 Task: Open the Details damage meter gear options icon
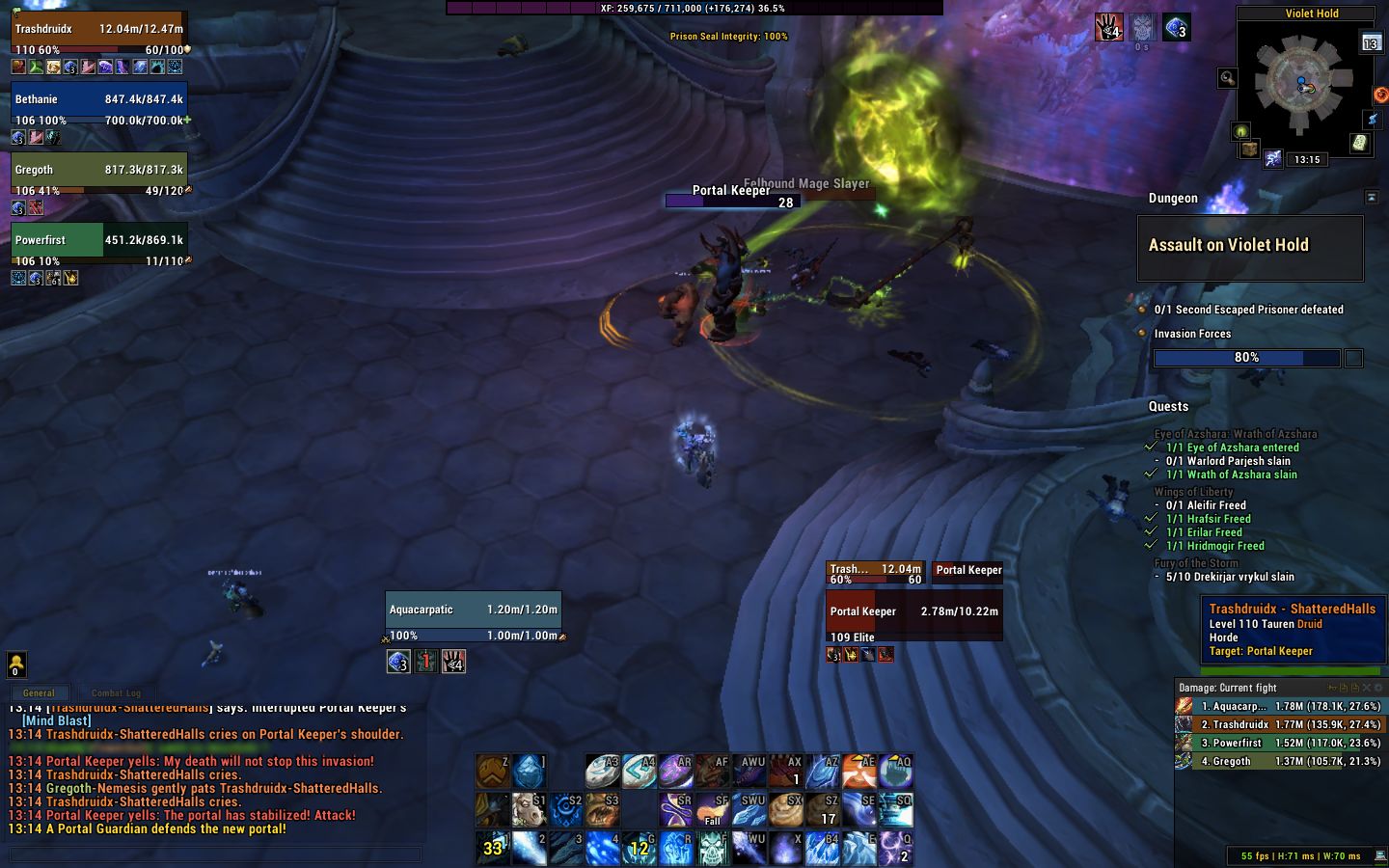(1379, 688)
